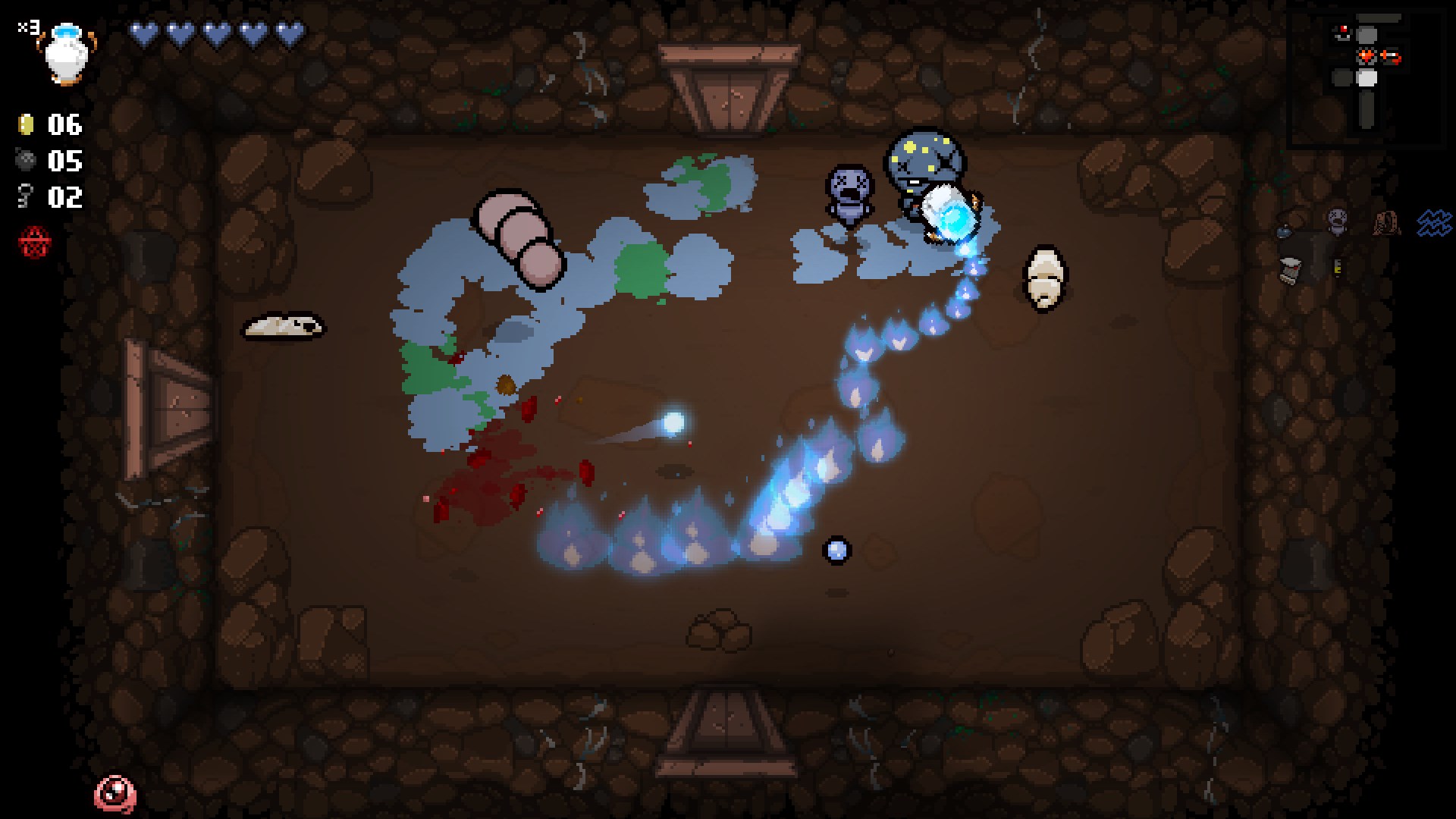
Task: Click the white current-room square on the minimap
Action: point(1367,78)
